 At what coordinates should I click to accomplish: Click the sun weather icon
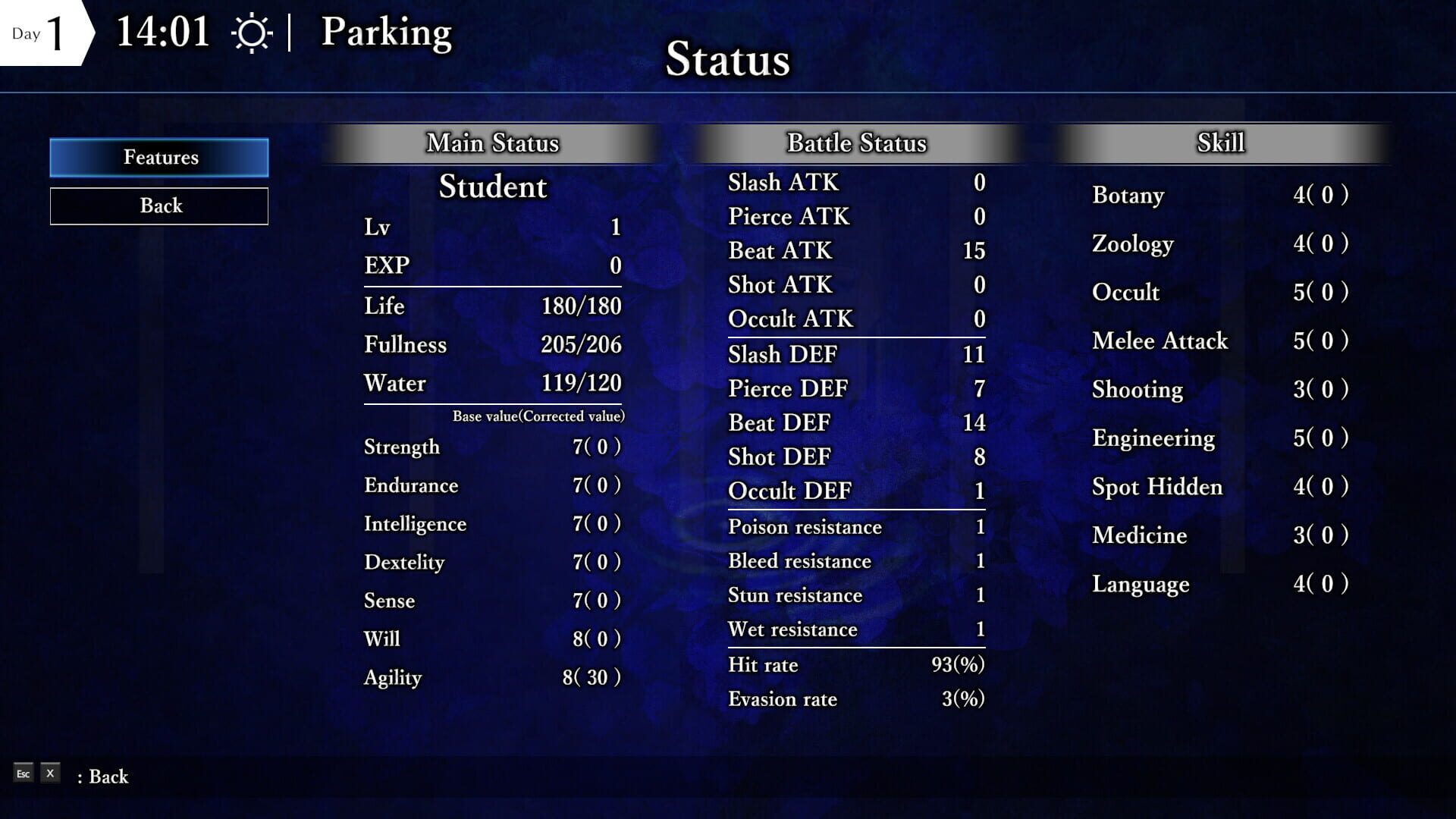(253, 32)
